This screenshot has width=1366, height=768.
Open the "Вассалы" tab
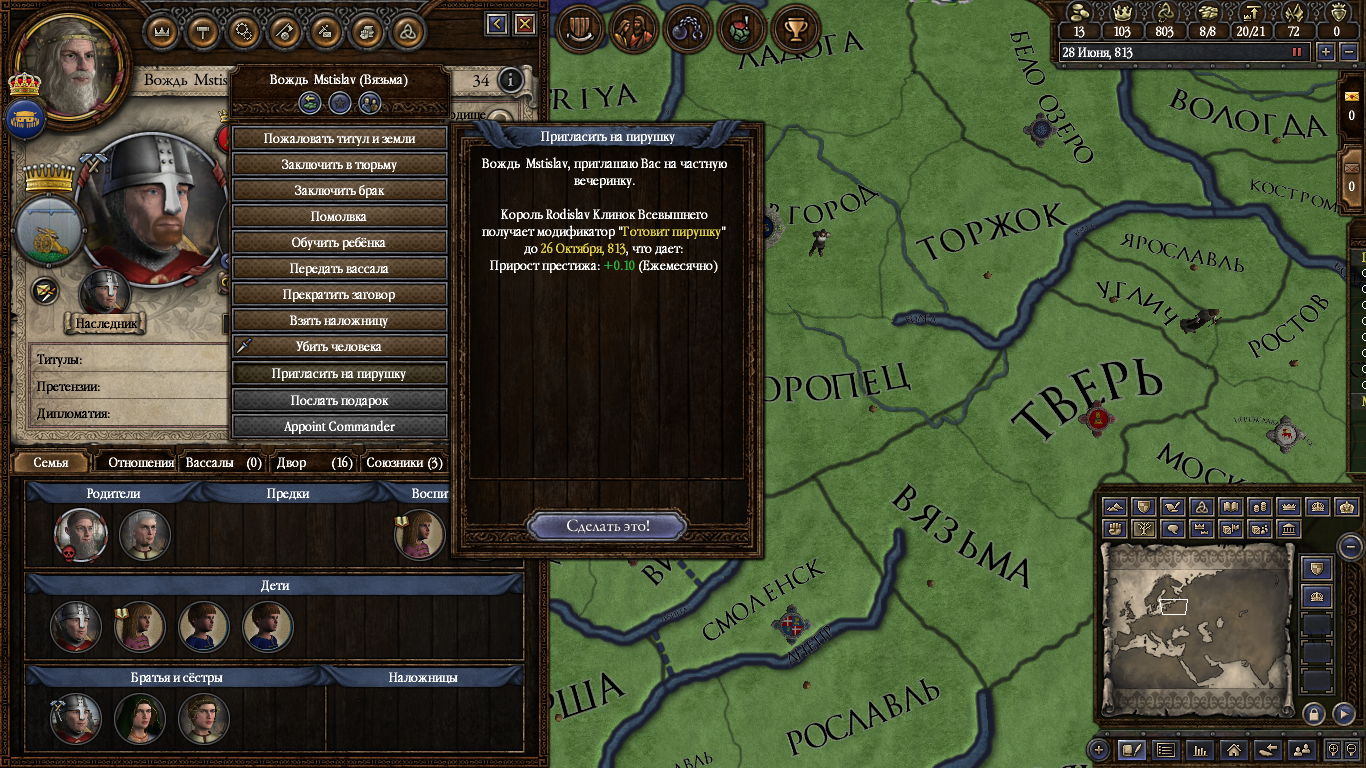(x=223, y=463)
